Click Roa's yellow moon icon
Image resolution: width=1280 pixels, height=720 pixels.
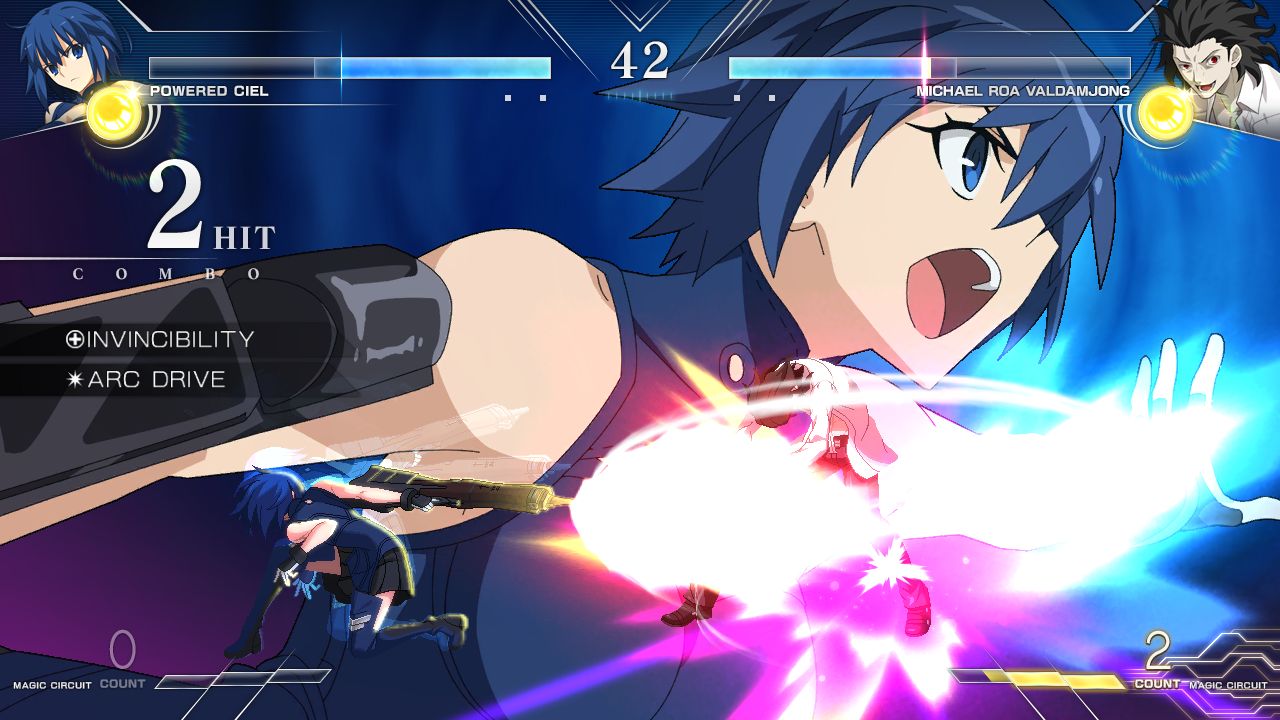[1165, 113]
